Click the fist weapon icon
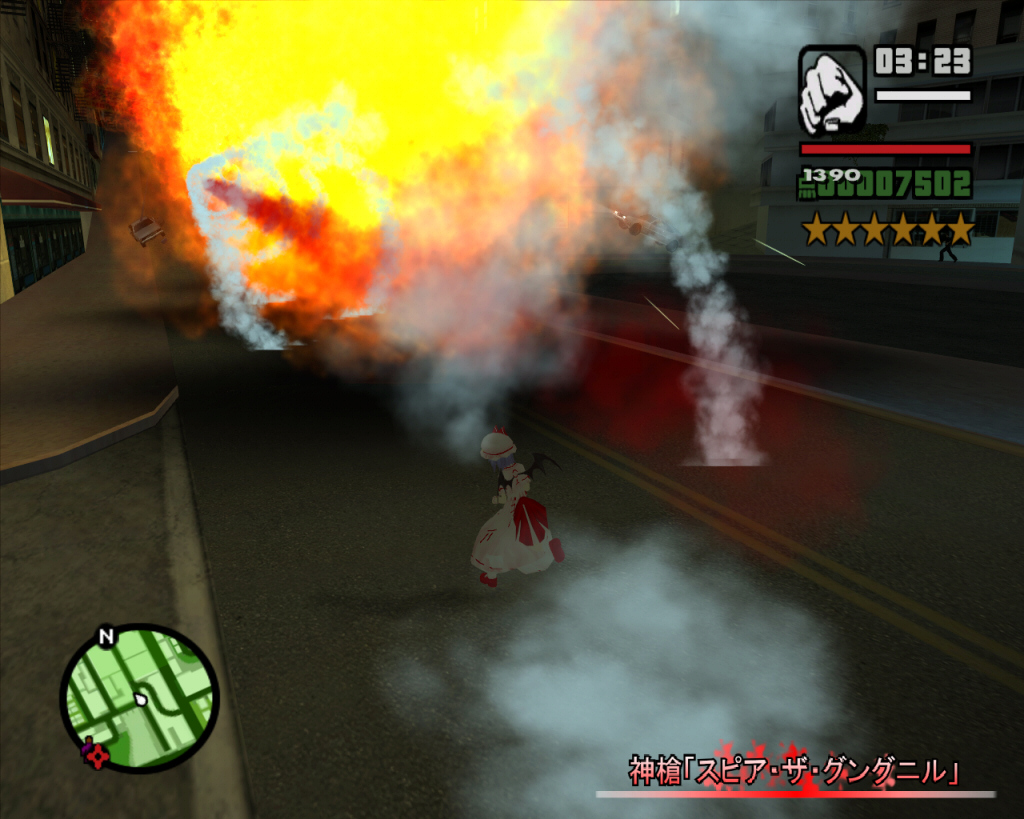The image size is (1024, 819). click(832, 91)
